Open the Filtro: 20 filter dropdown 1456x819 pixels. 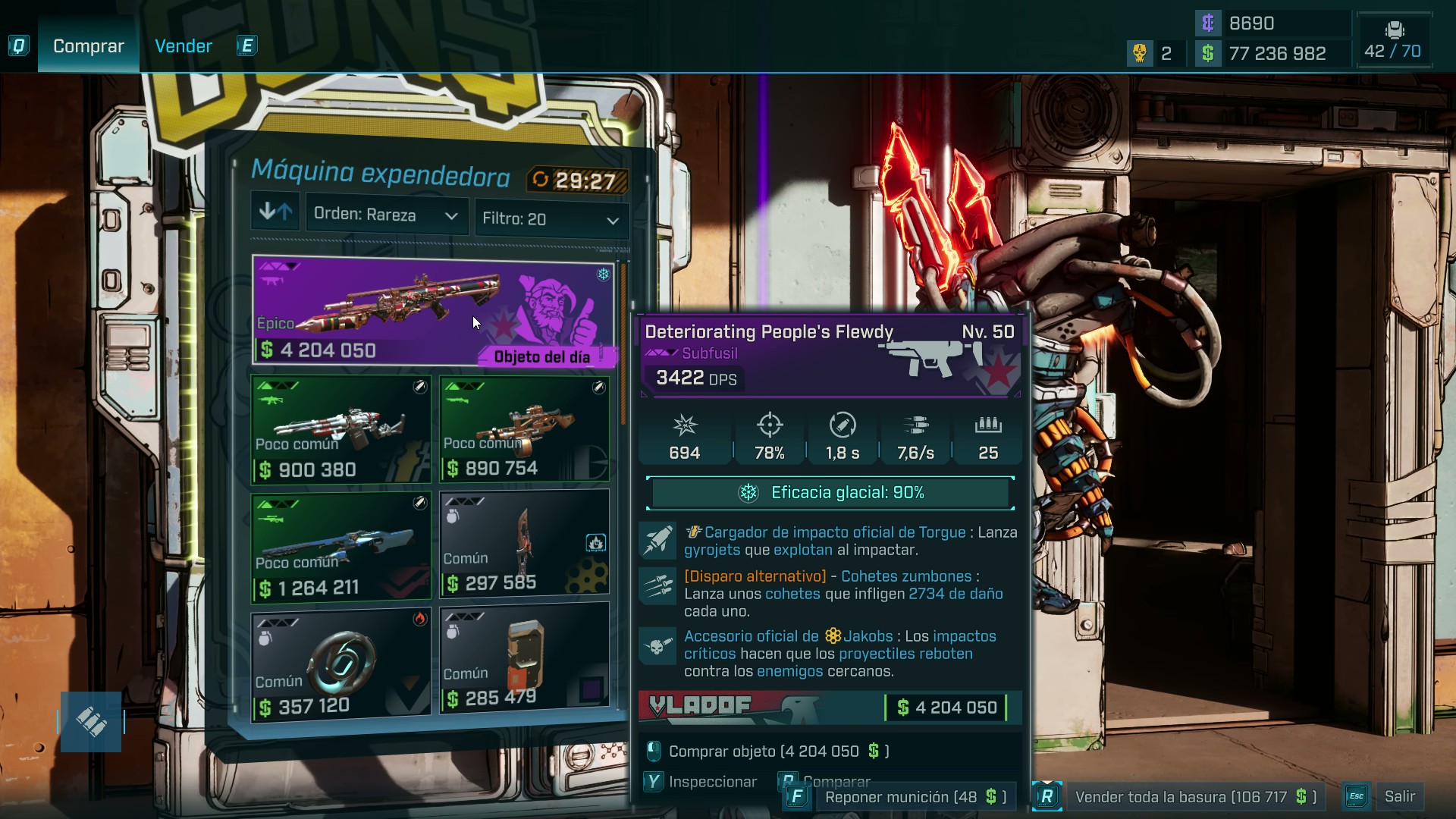[551, 219]
